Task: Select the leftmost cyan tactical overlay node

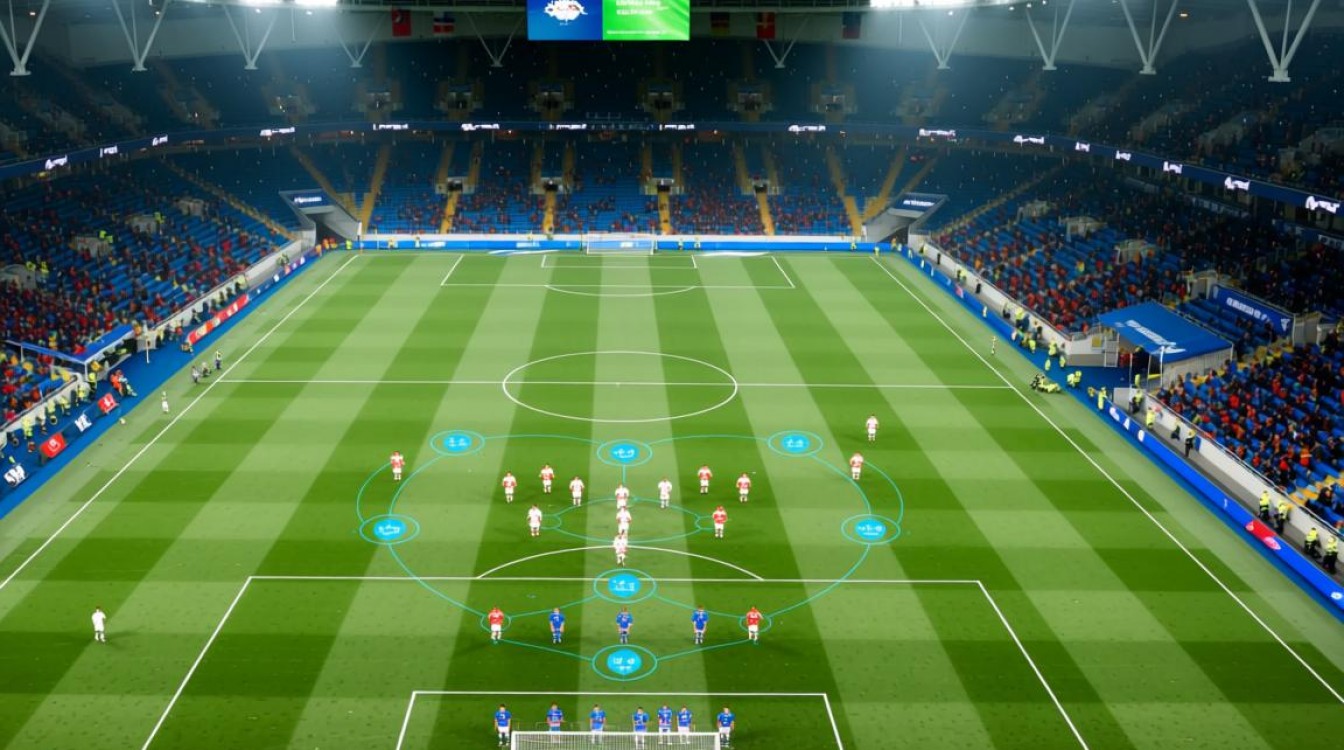Action: 389,529
